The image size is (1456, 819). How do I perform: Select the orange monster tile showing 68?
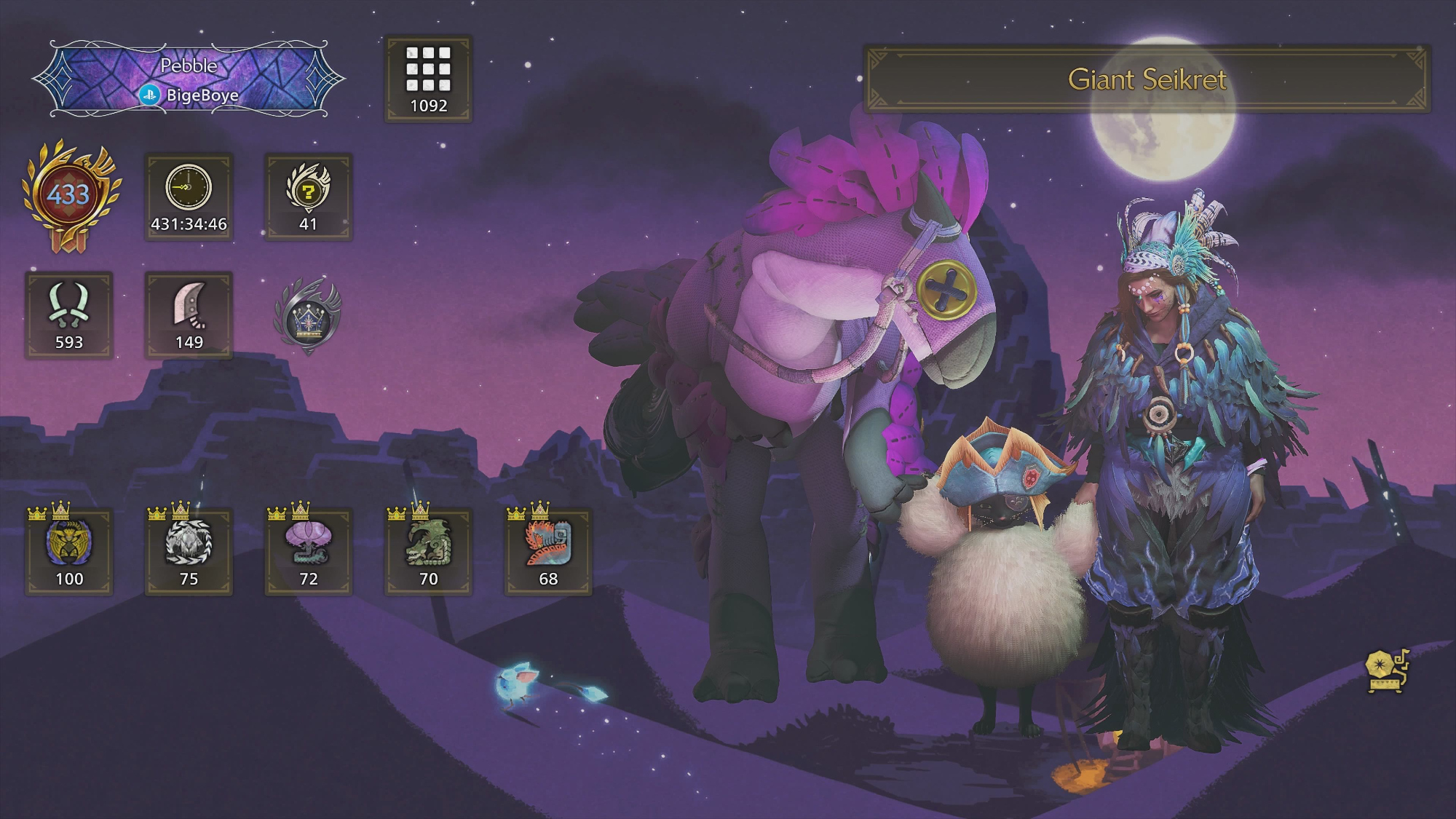548,551
